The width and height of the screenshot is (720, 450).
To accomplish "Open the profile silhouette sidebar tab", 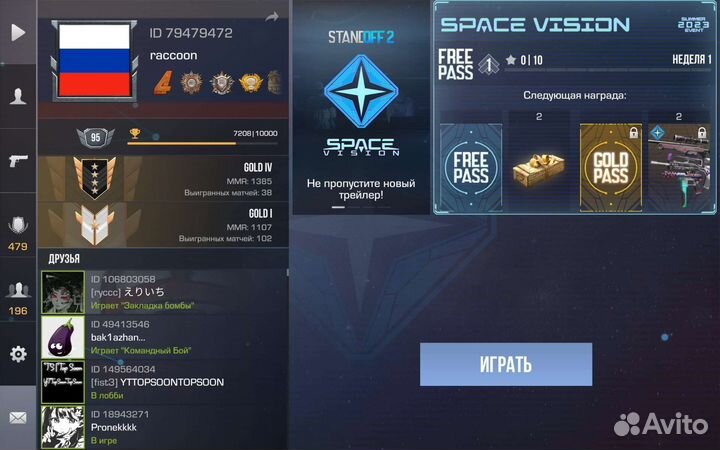I will 18,96.
